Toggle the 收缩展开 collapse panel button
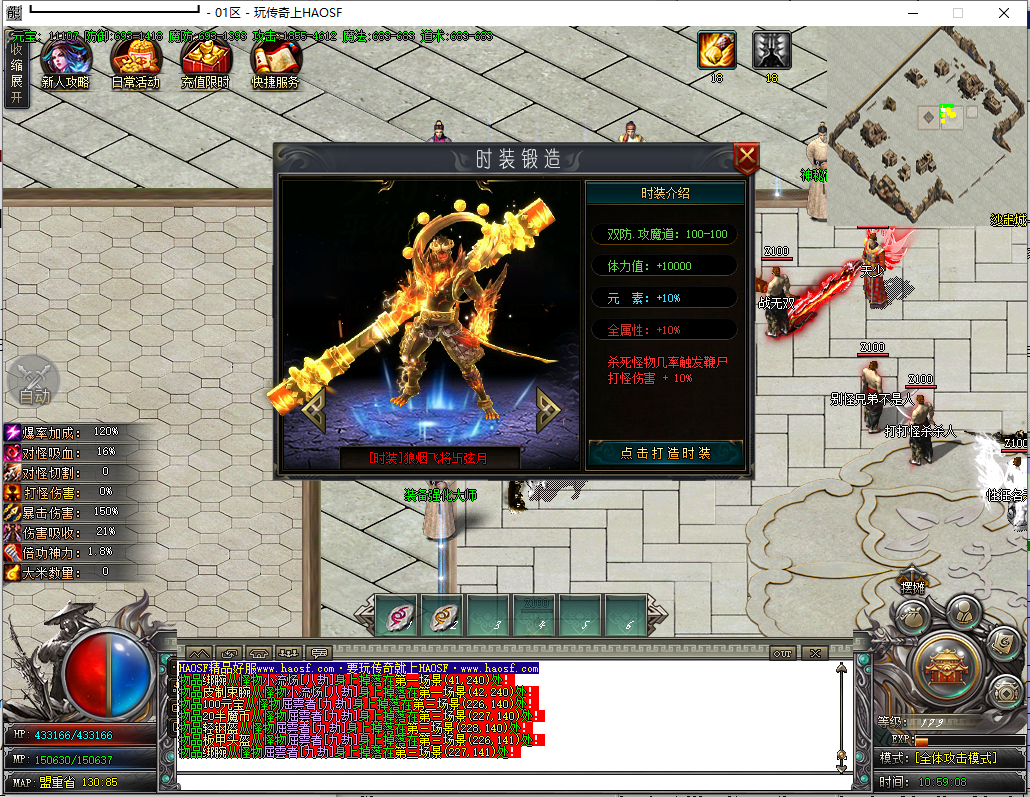 16,72
